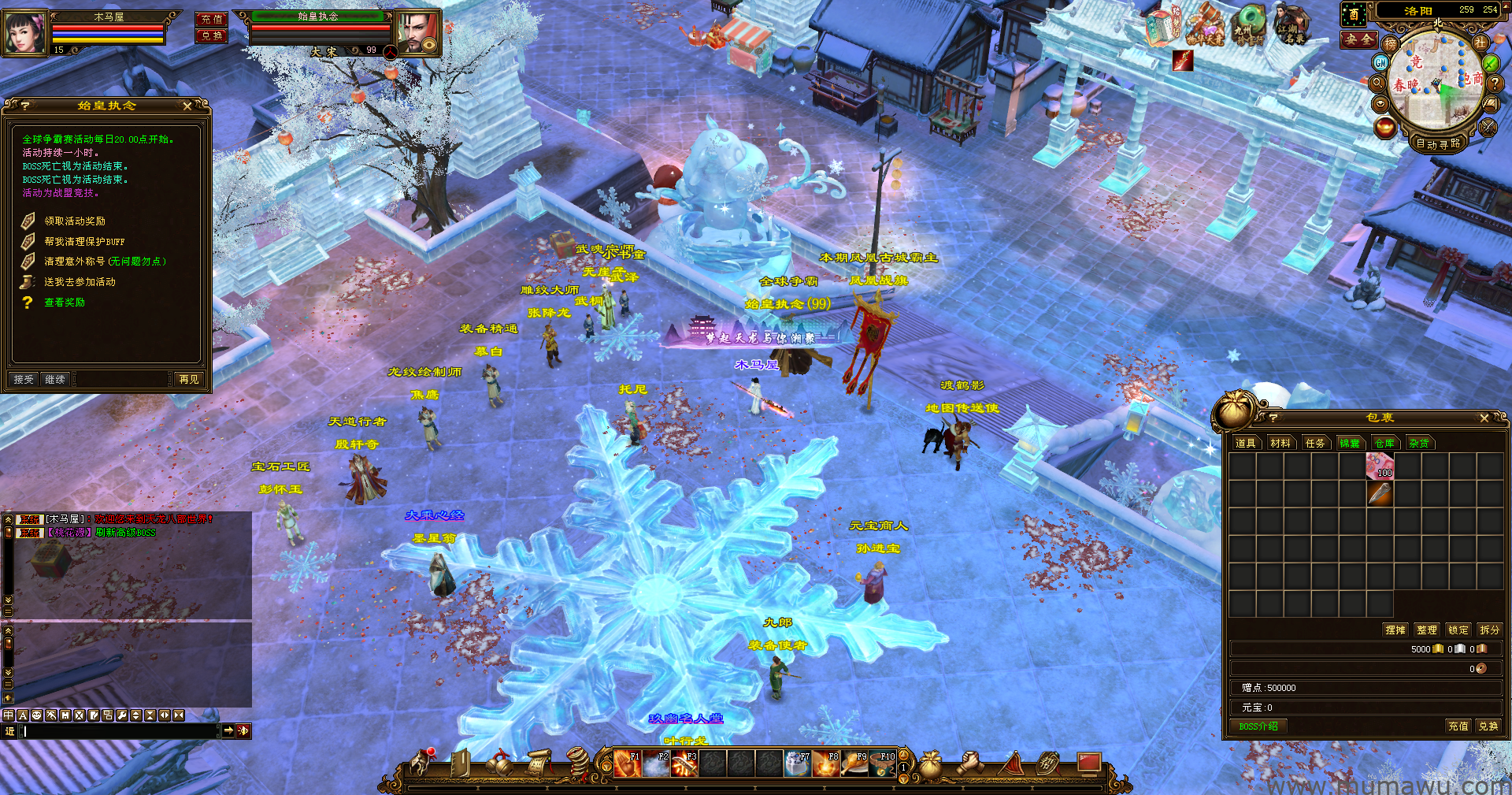The width and height of the screenshot is (1512, 795).
Task: Open the 江湖名录 icon
Action: click(1291, 25)
